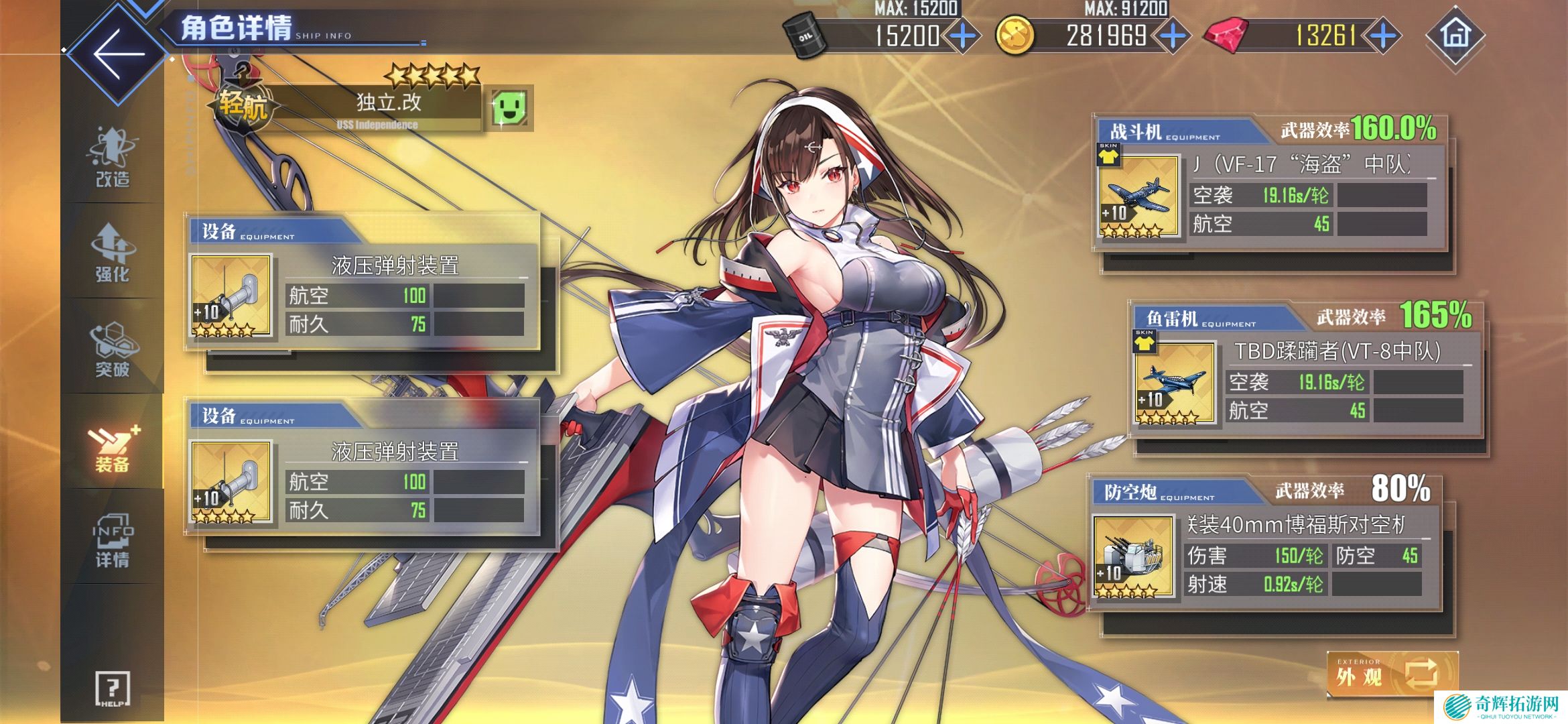Buy more red gems
Image resolution: width=1568 pixels, height=724 pixels.
1383,36
